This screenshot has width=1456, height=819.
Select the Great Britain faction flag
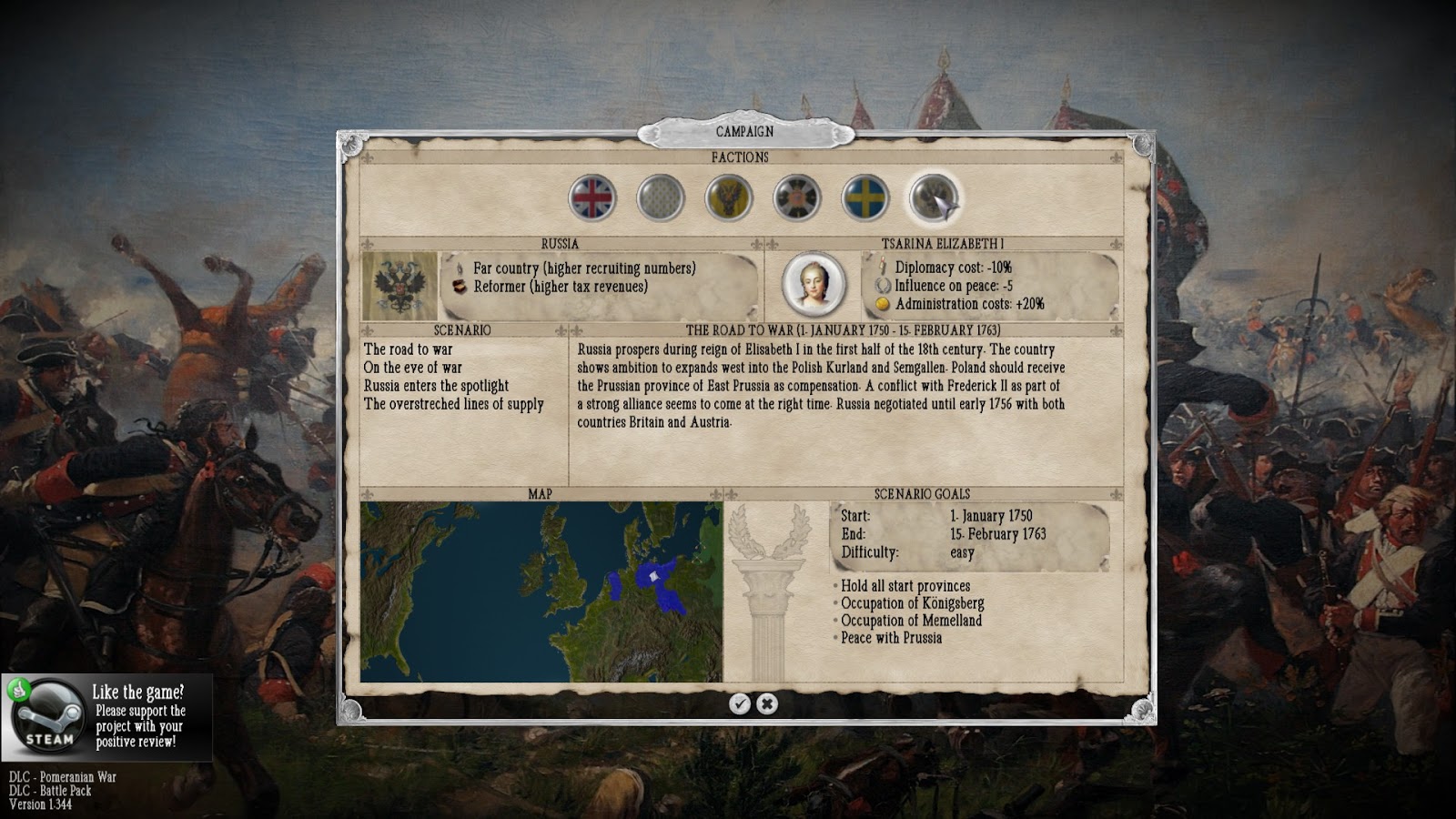(592, 198)
